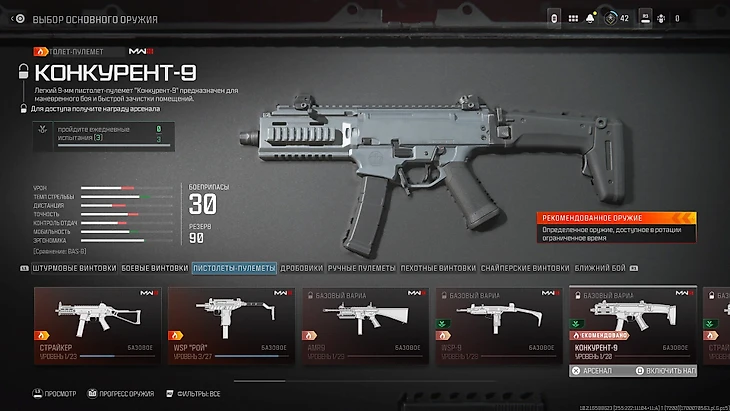Choose the Снайперские винтовки tab

526,268
